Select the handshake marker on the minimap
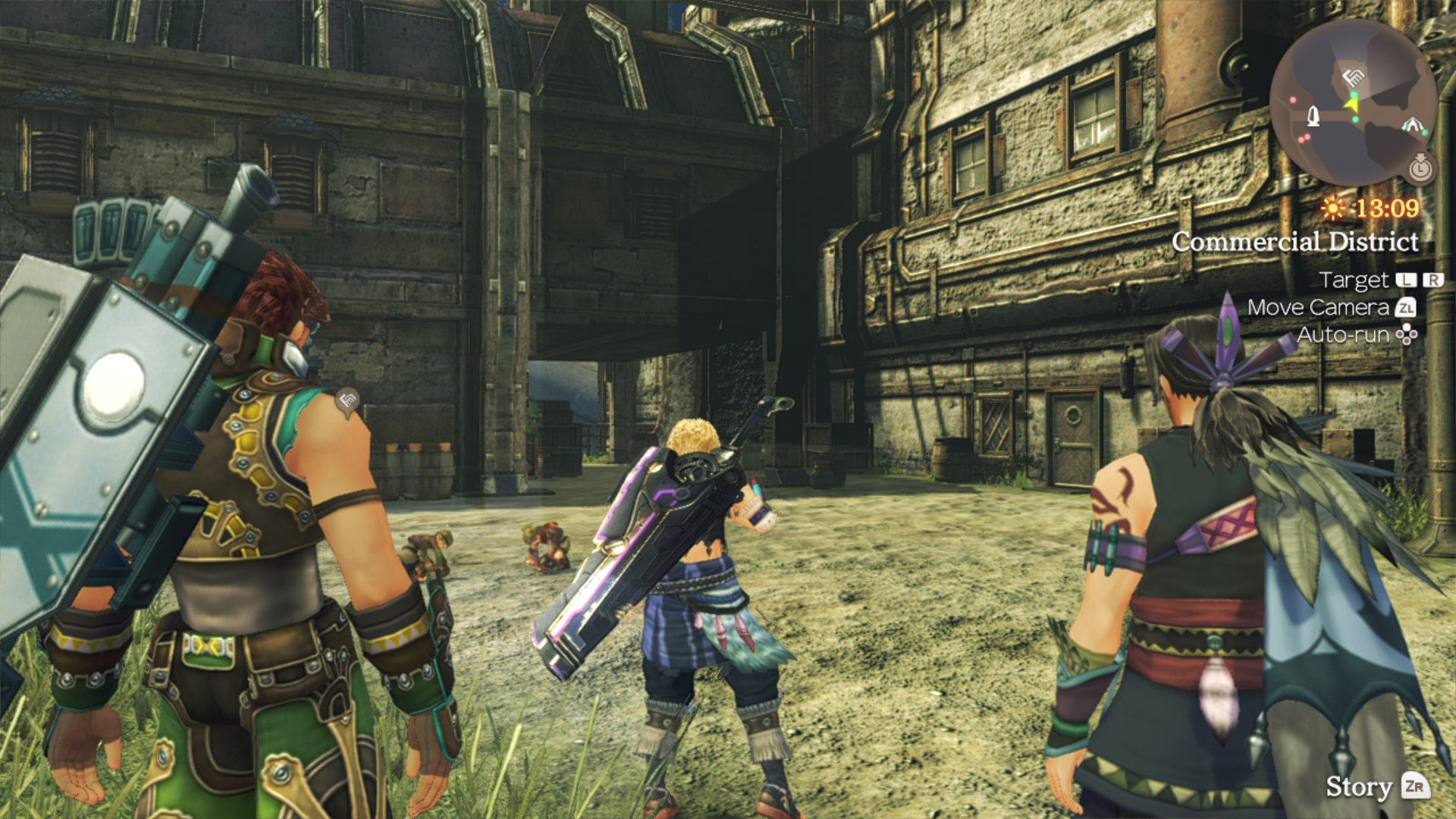Screen dimensions: 1456x819 click(x=1352, y=77)
